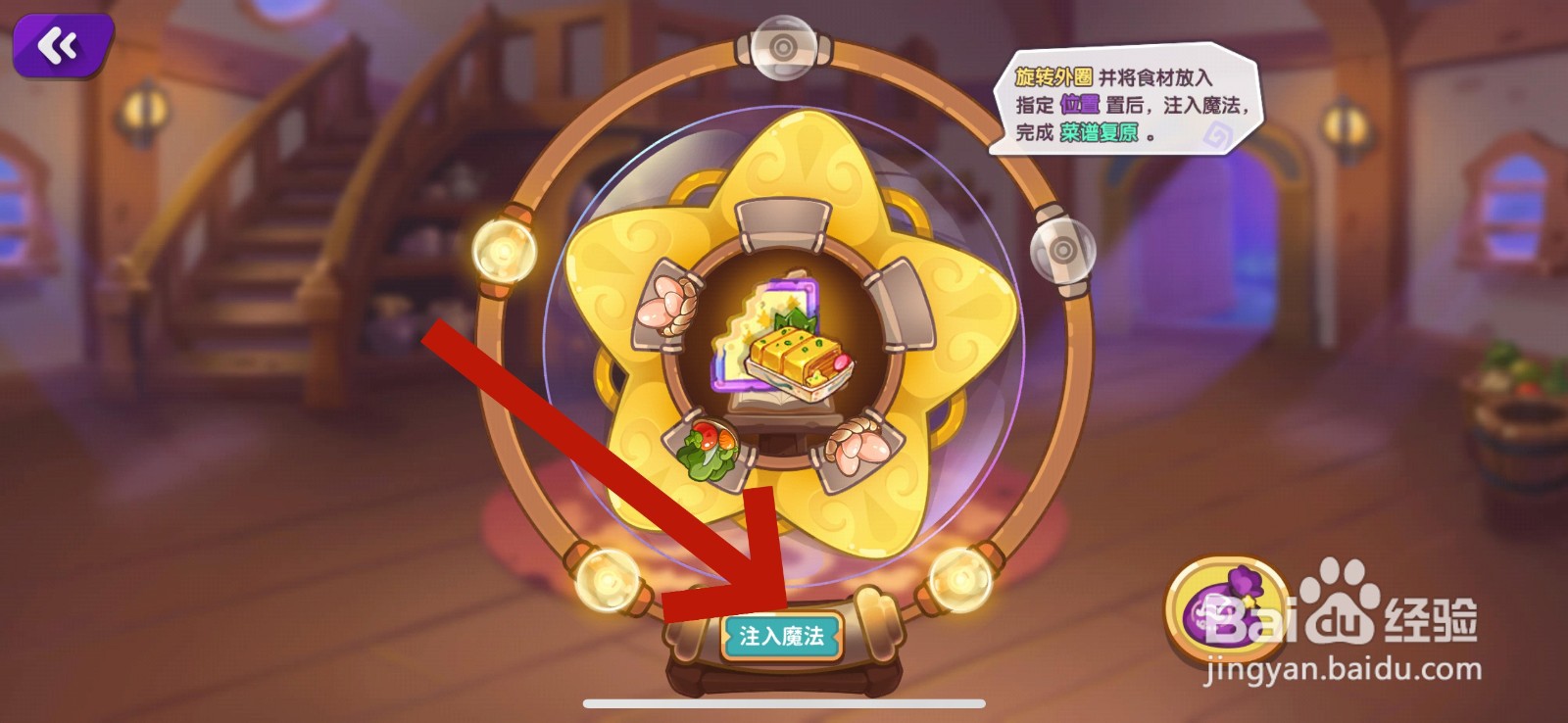Click the glowing orb on the left of the ring
The width and height of the screenshot is (1568, 723).
pyautogui.click(x=503, y=250)
